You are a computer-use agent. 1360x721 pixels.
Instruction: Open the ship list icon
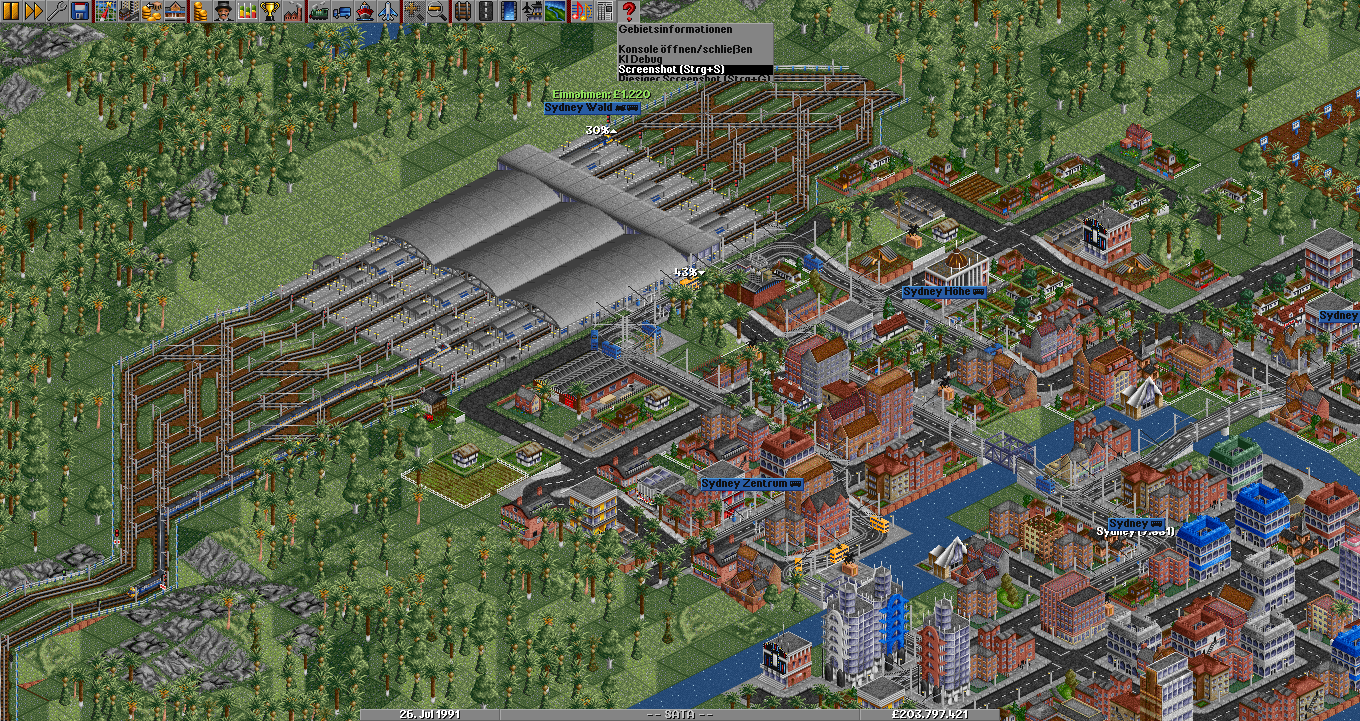pyautogui.click(x=365, y=11)
